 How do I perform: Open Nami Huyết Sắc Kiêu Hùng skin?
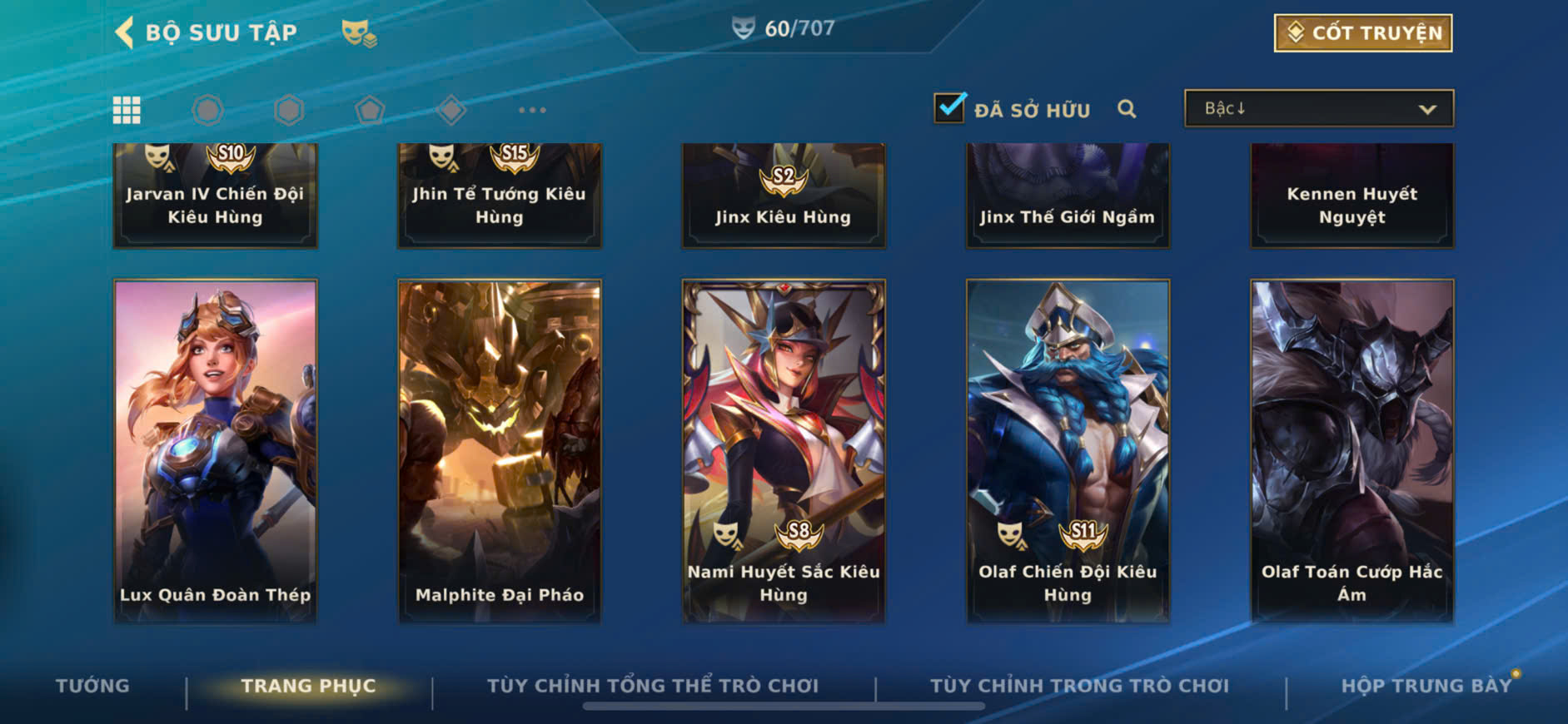[783, 450]
